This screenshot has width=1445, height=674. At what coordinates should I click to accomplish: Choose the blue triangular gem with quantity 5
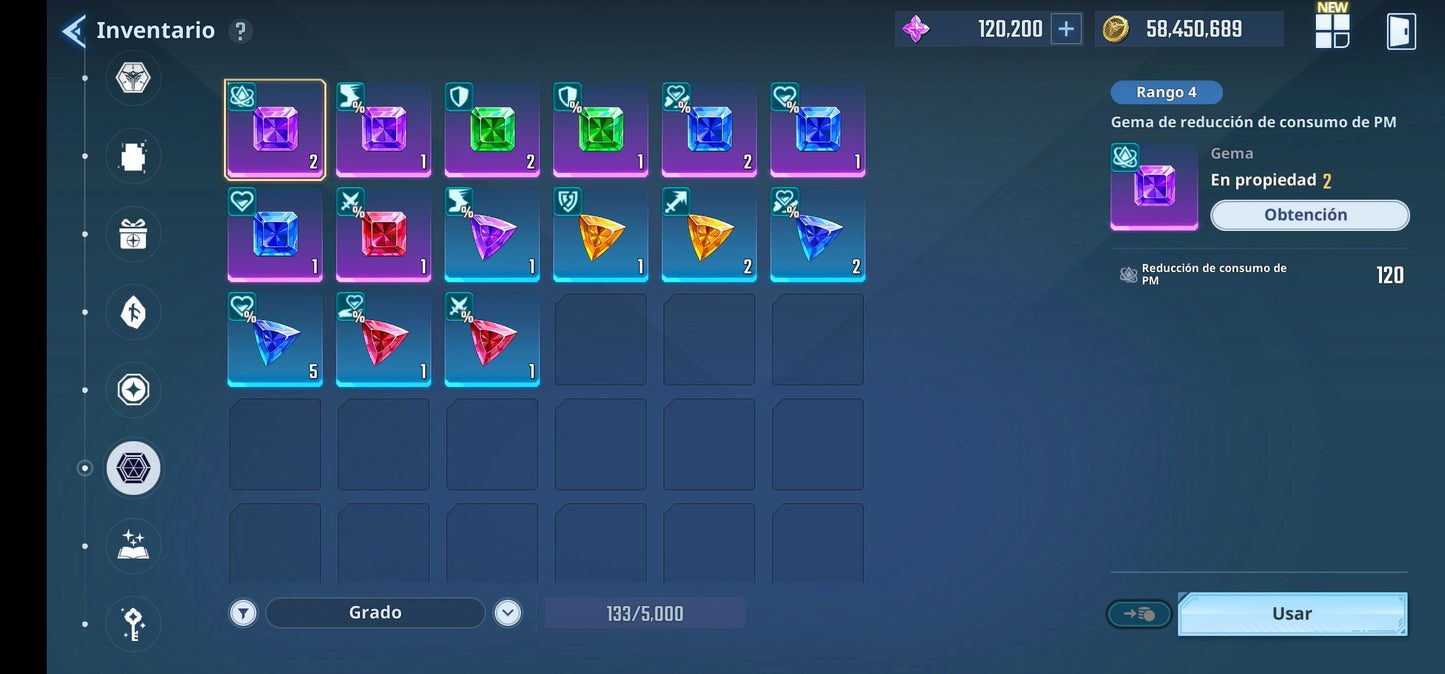[275, 340]
